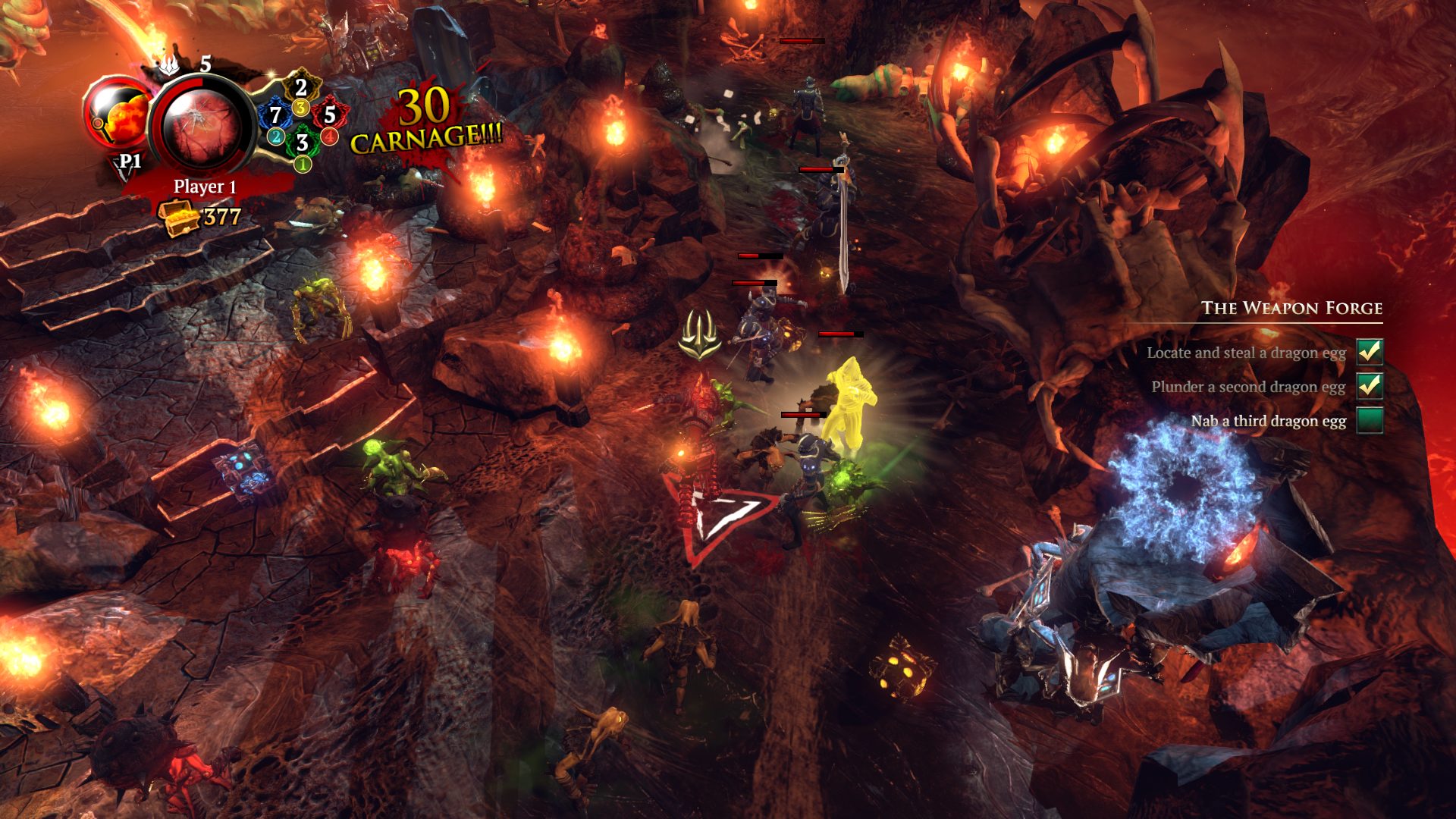Click the P1 player badge icon
Image resolution: width=1456 pixels, height=819 pixels.
click(x=127, y=161)
